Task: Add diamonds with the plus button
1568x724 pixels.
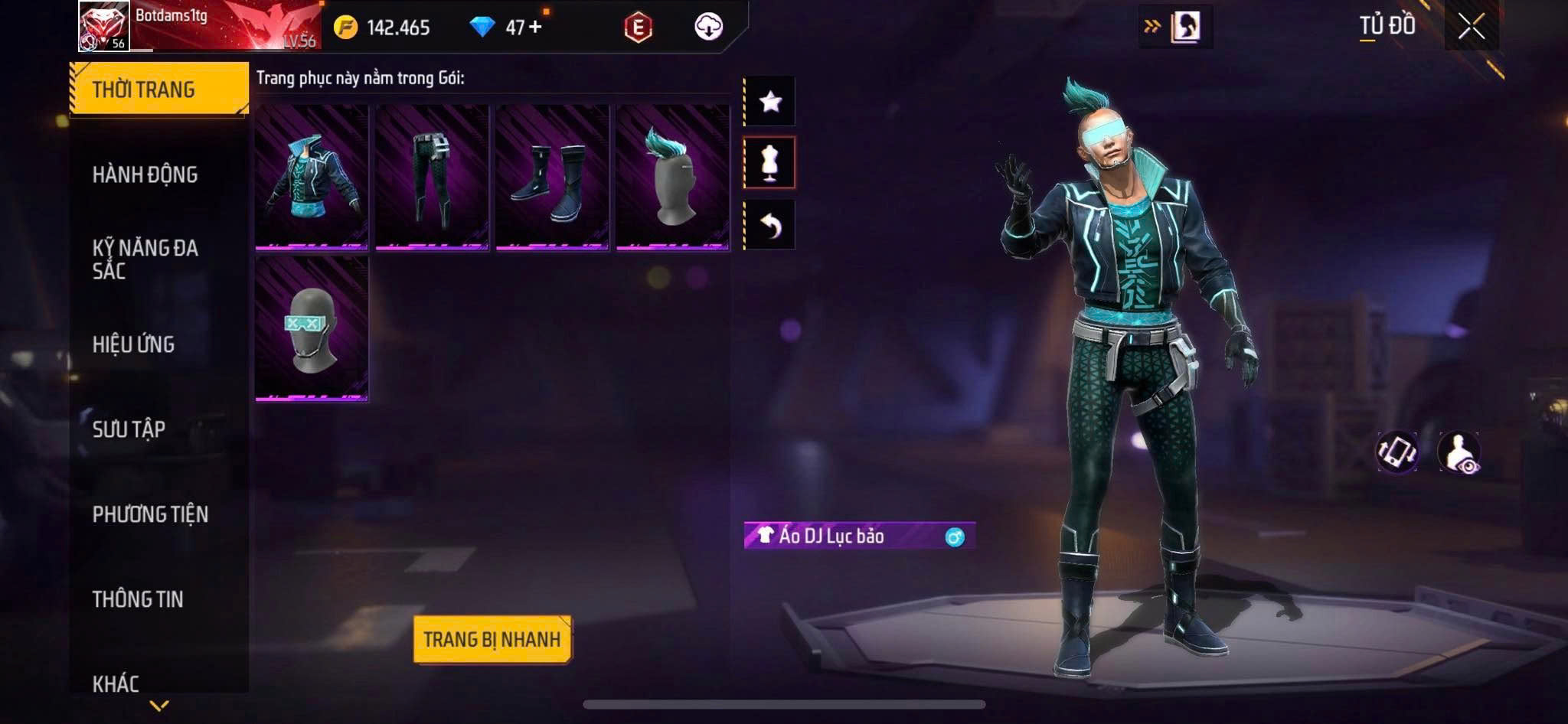Action: pyautogui.click(x=535, y=27)
